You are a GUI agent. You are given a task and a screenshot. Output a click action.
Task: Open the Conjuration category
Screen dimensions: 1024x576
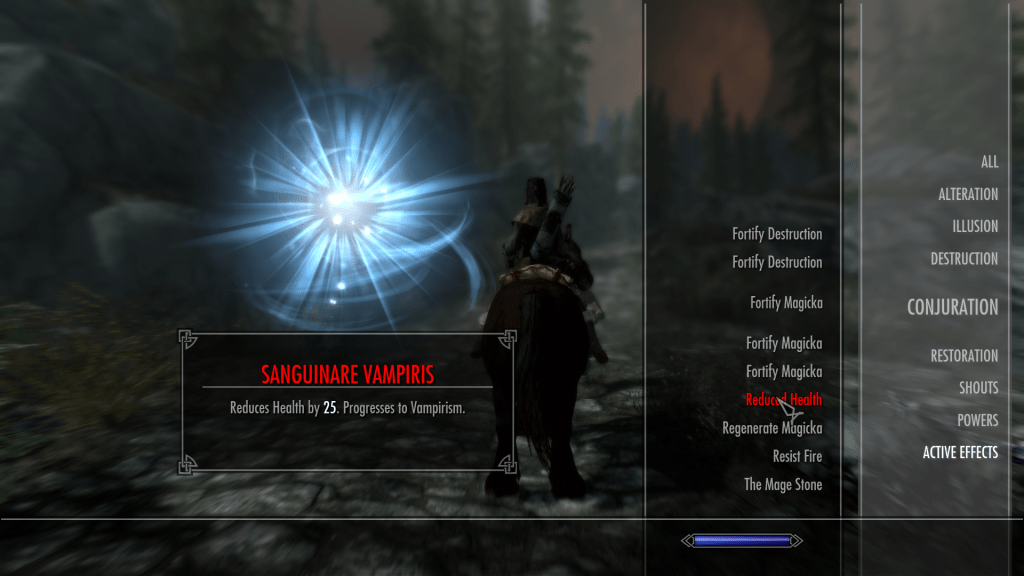point(952,307)
